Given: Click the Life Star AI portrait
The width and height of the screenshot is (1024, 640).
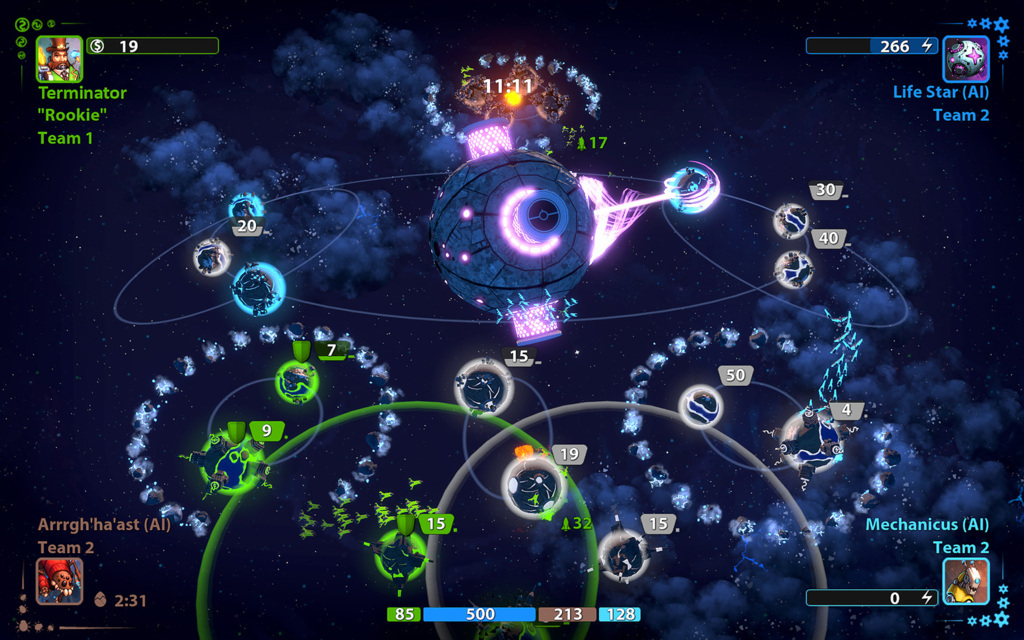Looking at the screenshot, I should tap(966, 59).
